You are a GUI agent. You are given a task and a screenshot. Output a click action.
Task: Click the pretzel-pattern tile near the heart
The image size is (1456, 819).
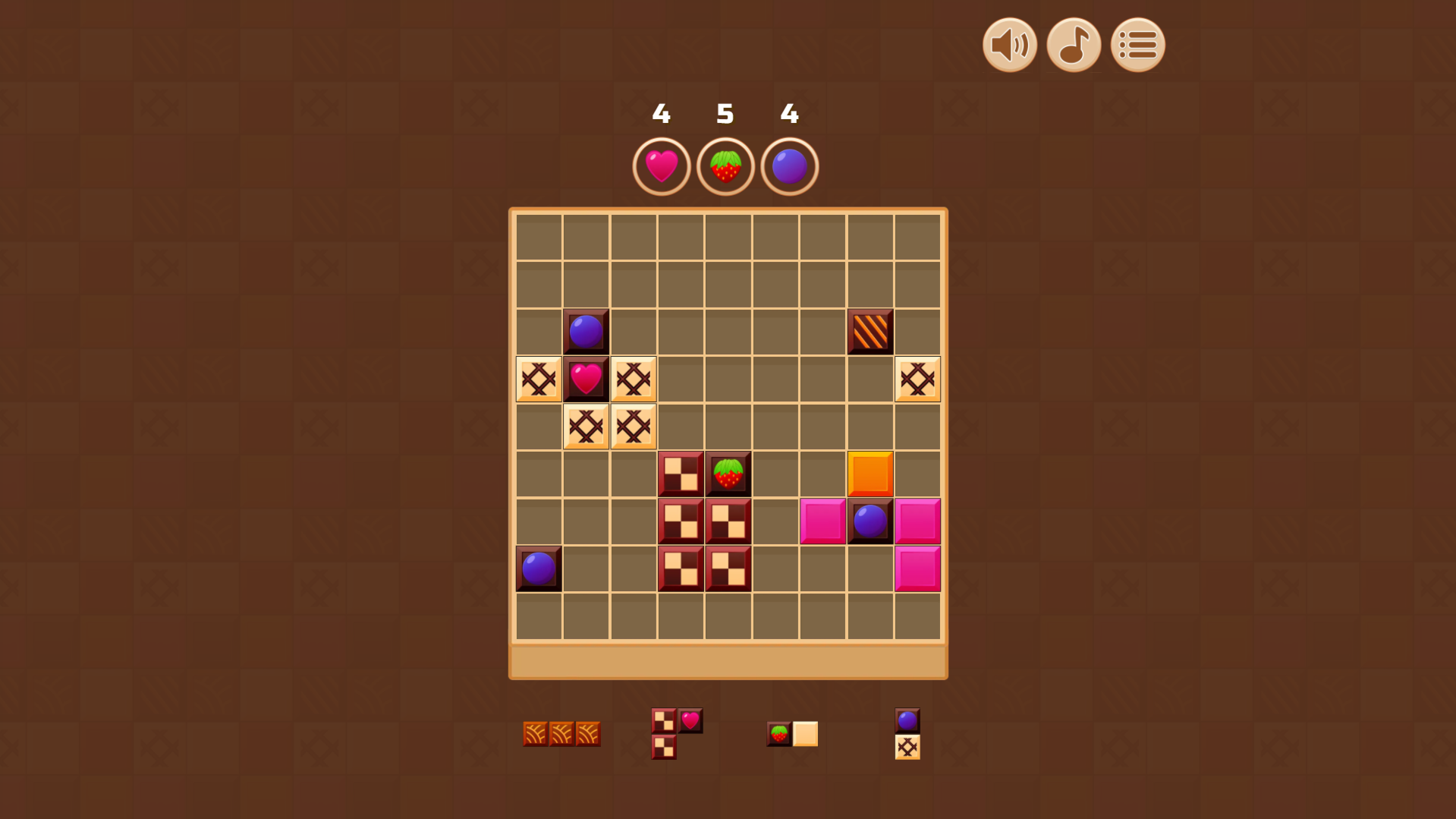539,379
